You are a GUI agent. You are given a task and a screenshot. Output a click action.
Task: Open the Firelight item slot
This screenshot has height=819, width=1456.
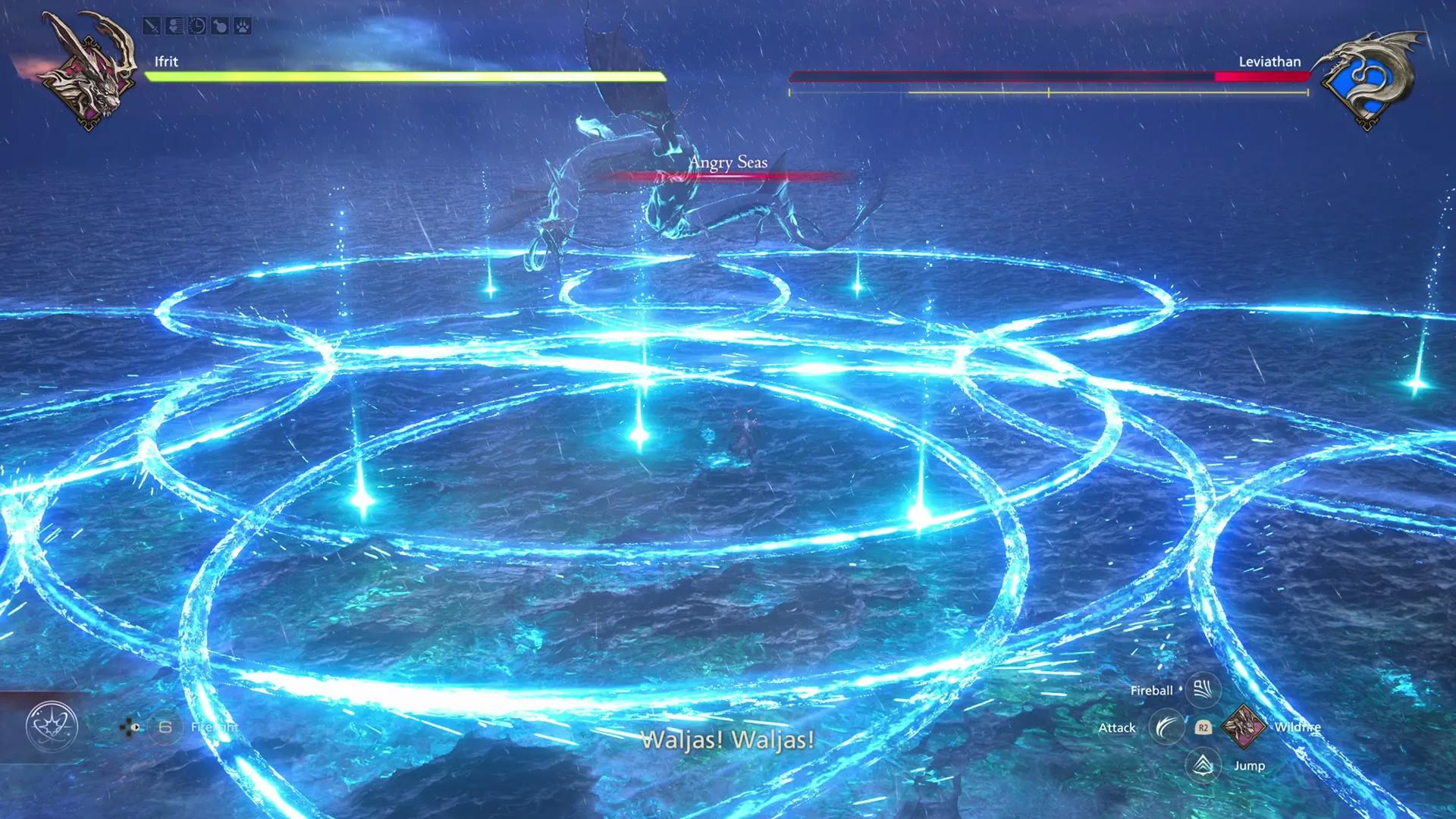165,726
